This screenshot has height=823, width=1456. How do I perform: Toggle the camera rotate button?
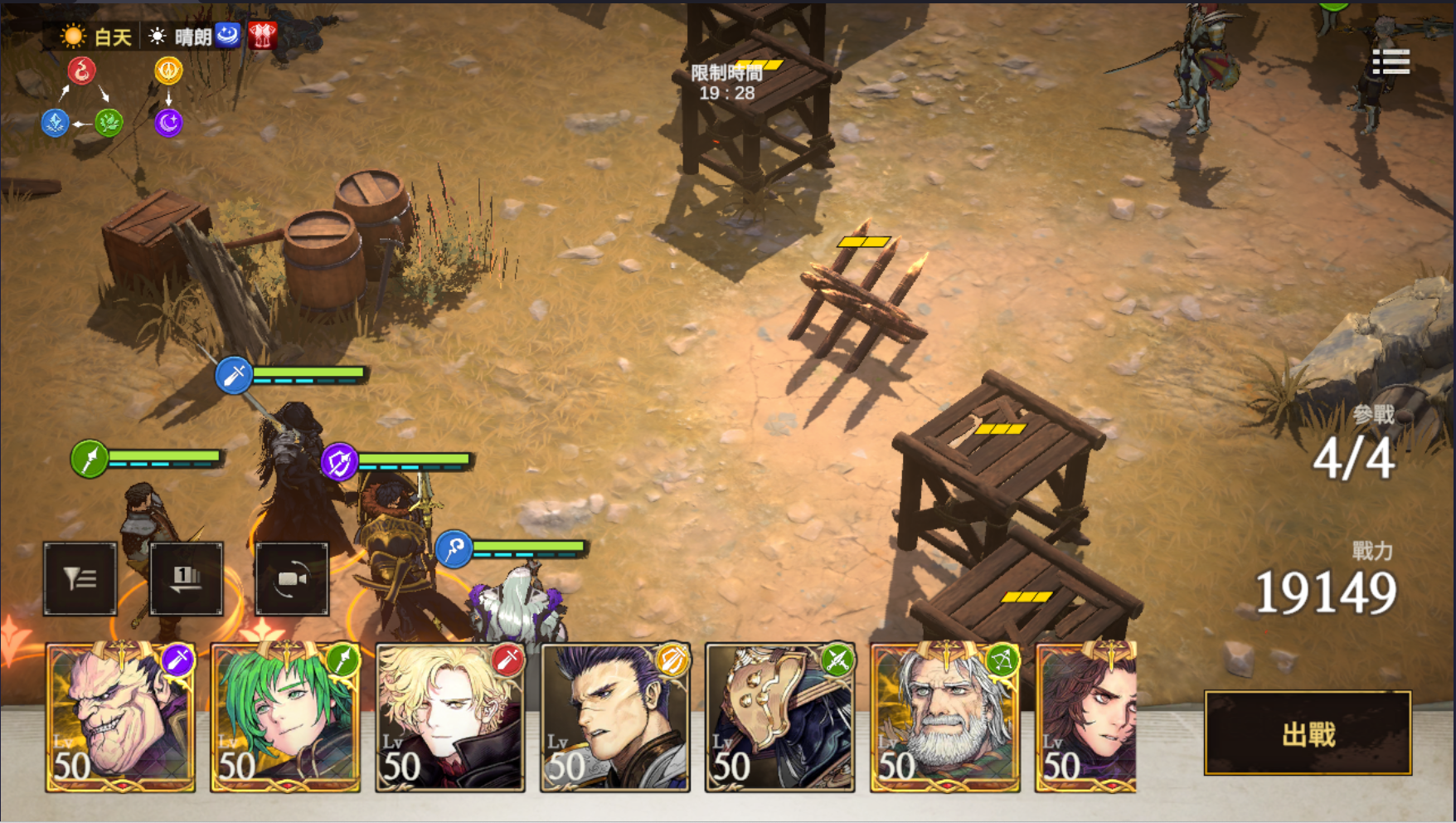[x=292, y=578]
